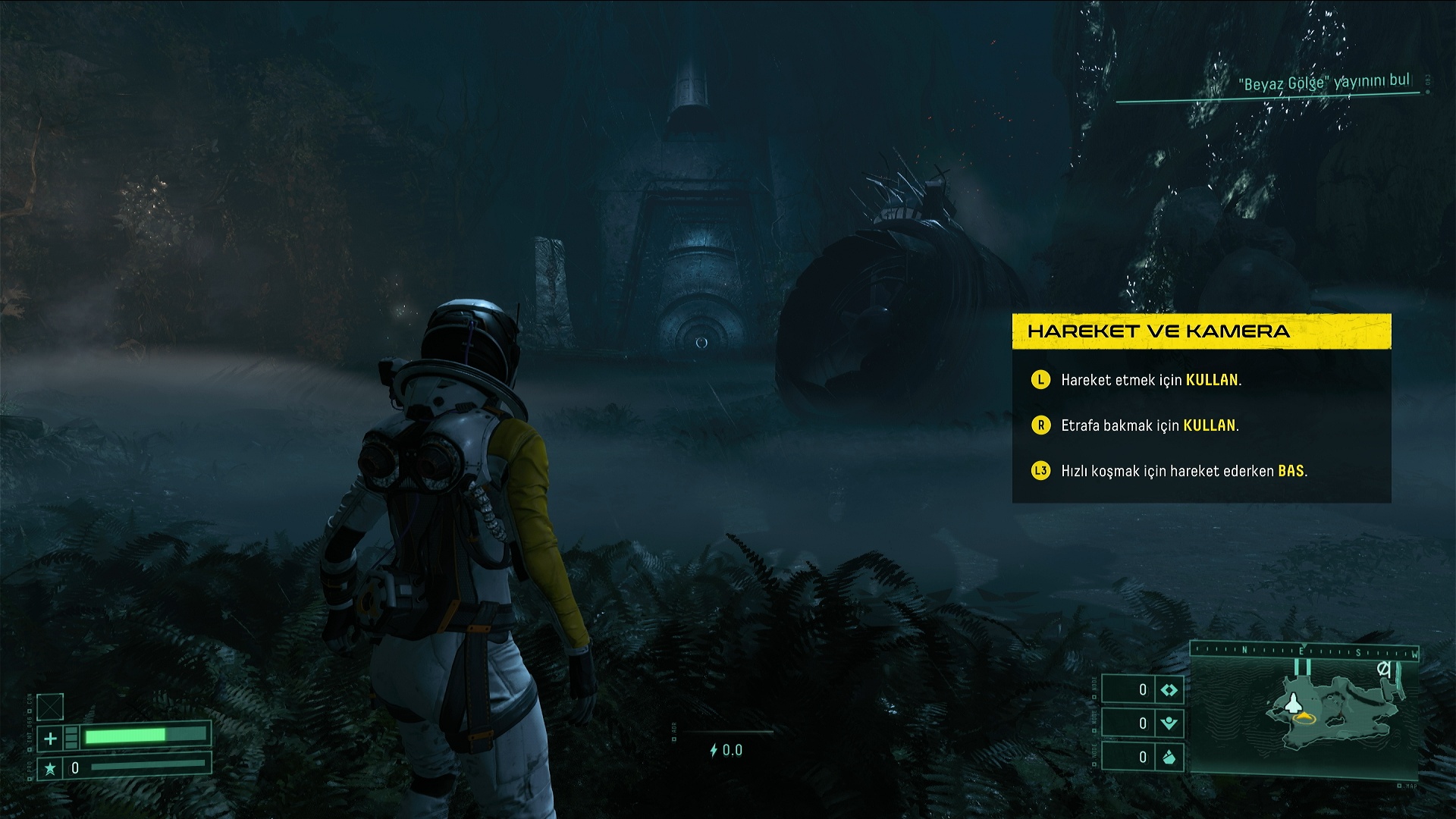The height and width of the screenshot is (819, 1456).
Task: Click the slashed-circle marker on the minimap
Action: click(x=1384, y=669)
